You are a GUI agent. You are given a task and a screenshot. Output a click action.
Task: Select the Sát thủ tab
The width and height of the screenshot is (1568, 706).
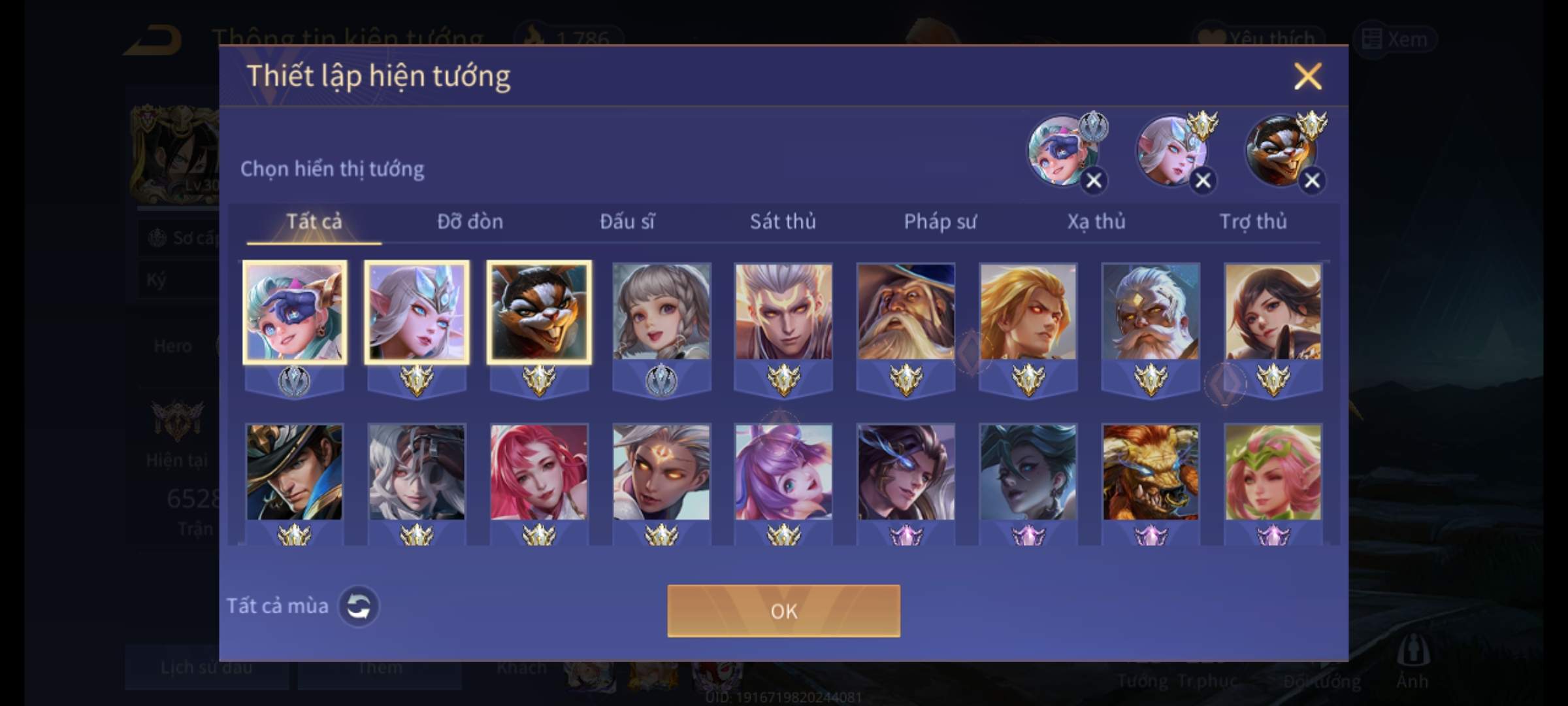[783, 222]
